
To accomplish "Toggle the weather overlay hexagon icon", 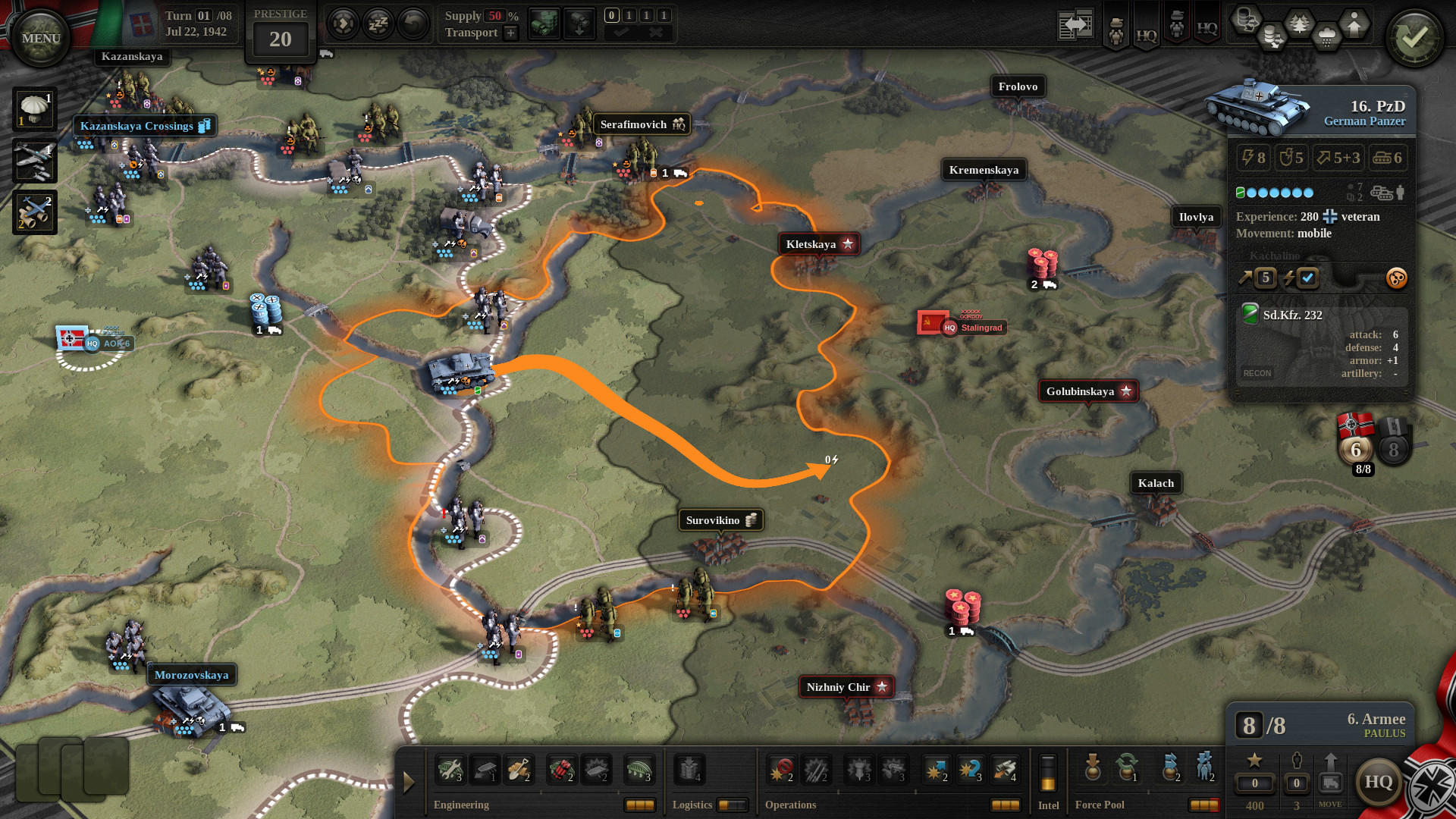I will pyautogui.click(x=1327, y=36).
